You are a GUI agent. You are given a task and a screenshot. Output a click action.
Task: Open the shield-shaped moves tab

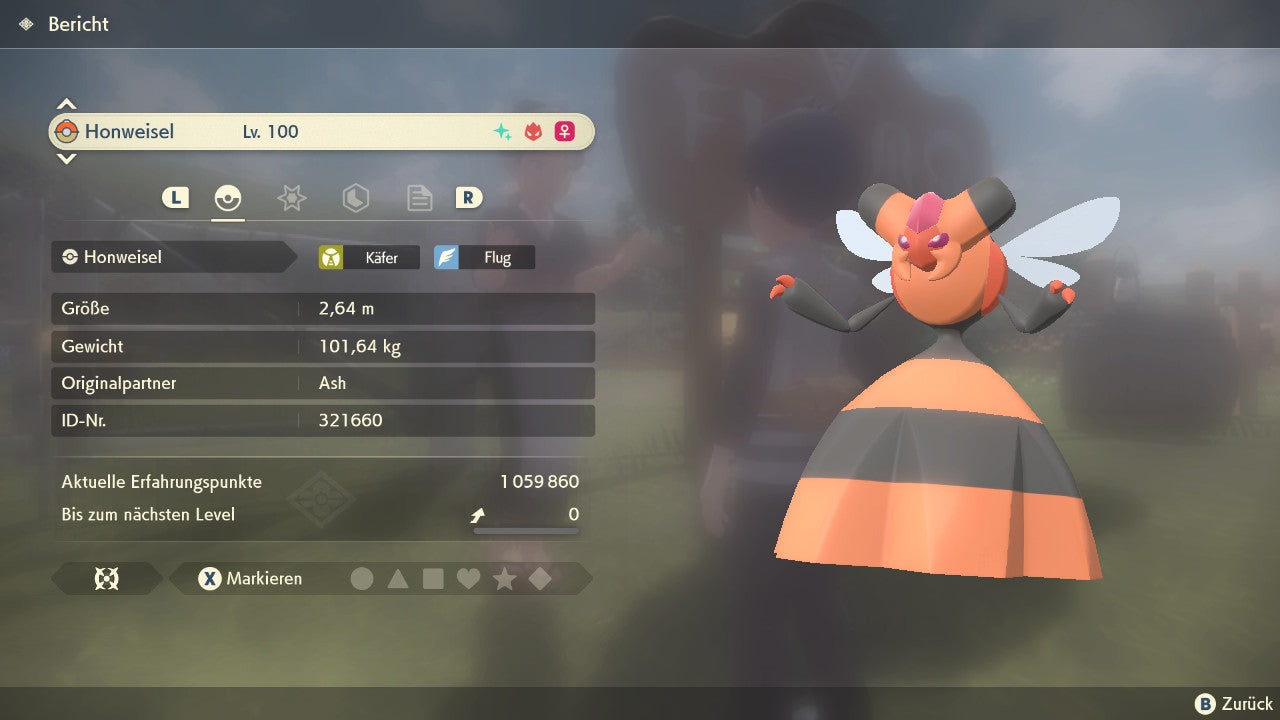tap(355, 198)
